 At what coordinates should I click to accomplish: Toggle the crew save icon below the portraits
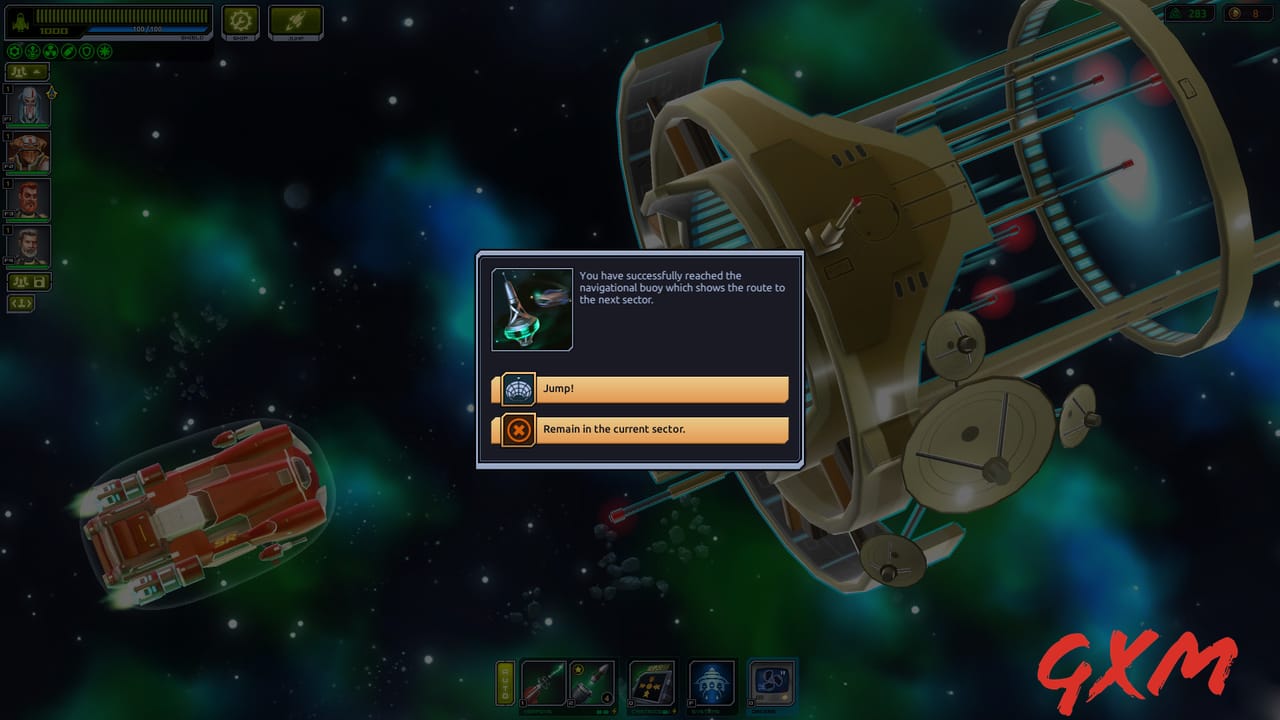29,281
